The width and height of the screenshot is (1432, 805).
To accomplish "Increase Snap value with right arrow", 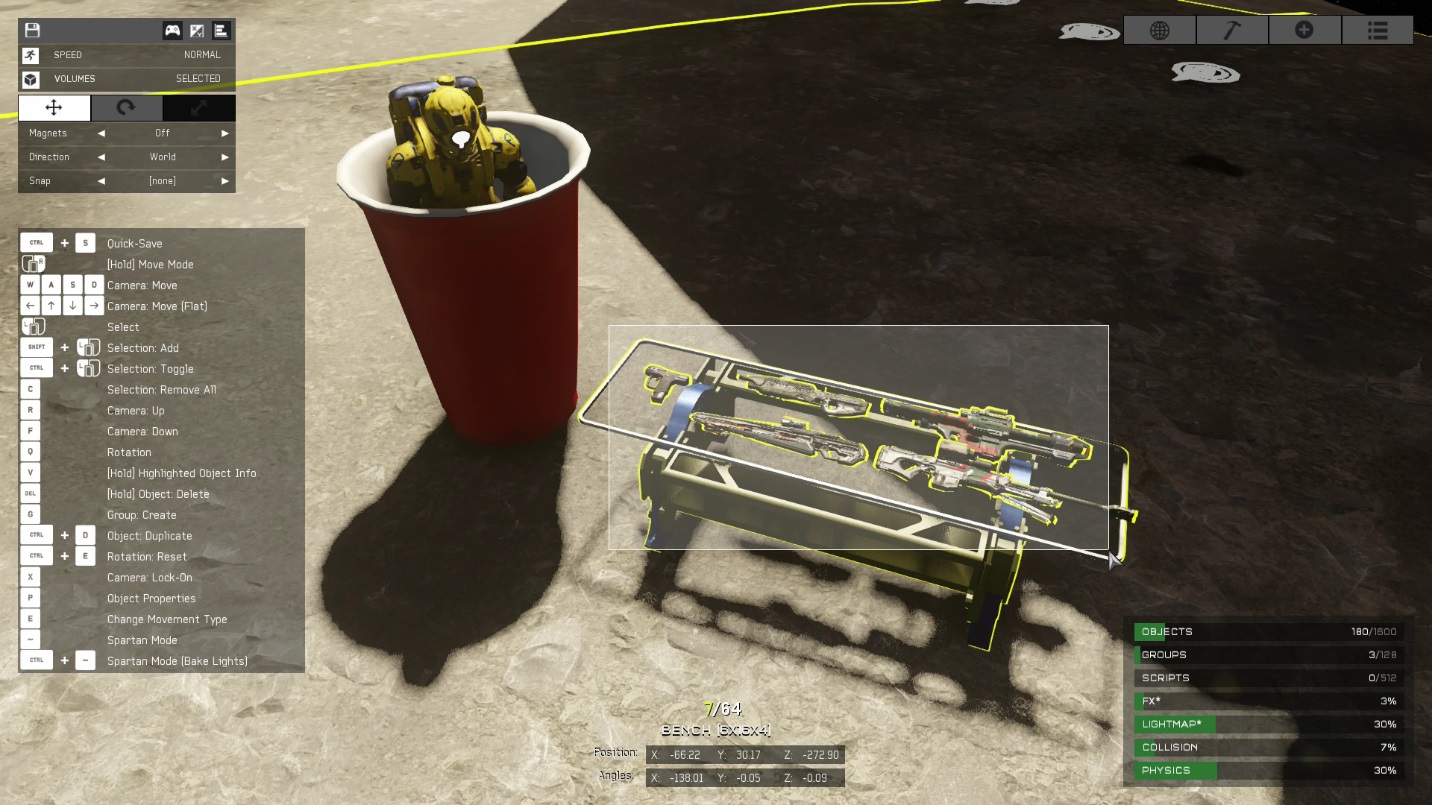I will [225, 181].
